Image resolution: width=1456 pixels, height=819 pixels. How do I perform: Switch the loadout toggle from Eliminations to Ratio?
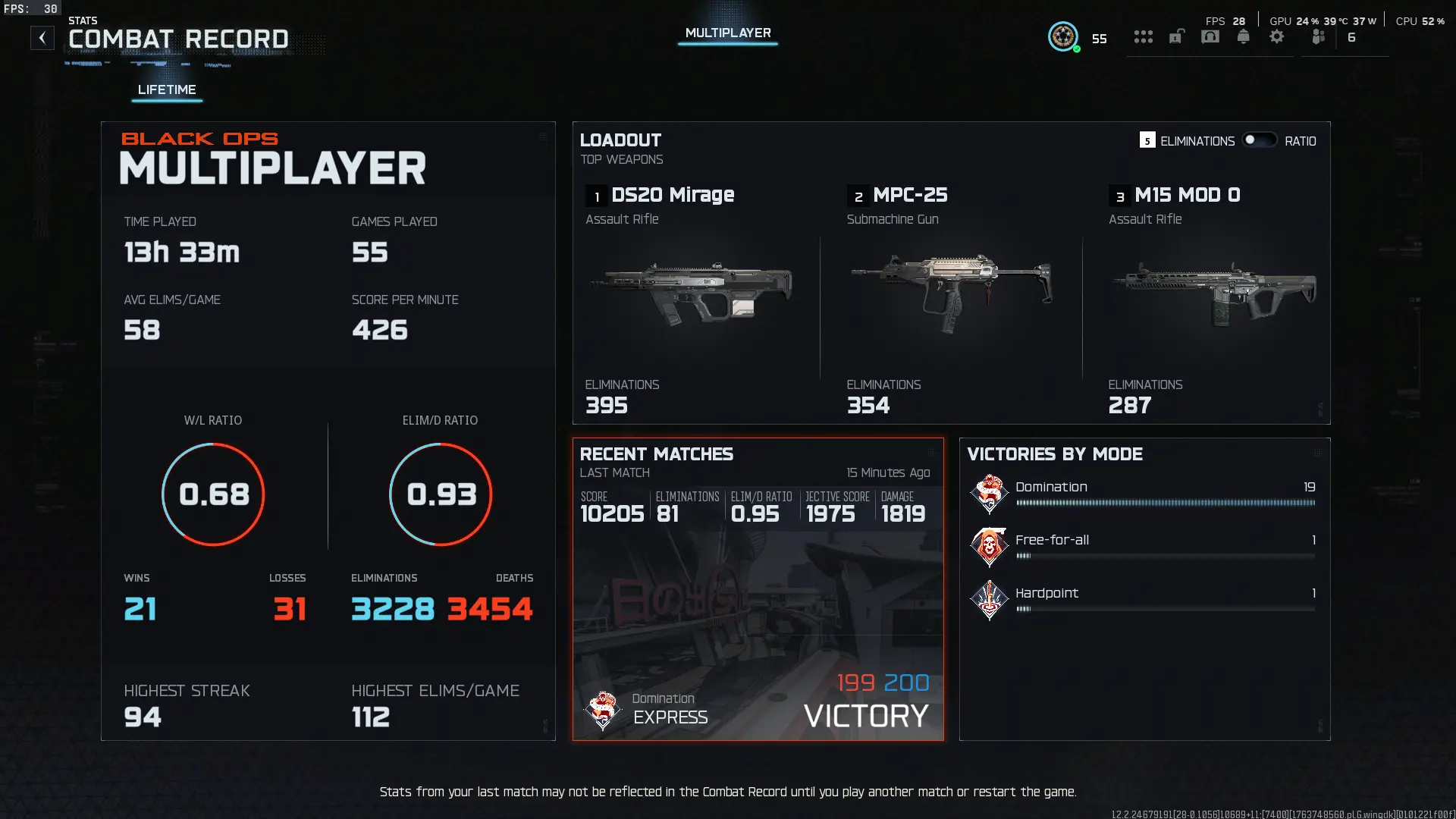[x=1259, y=140]
